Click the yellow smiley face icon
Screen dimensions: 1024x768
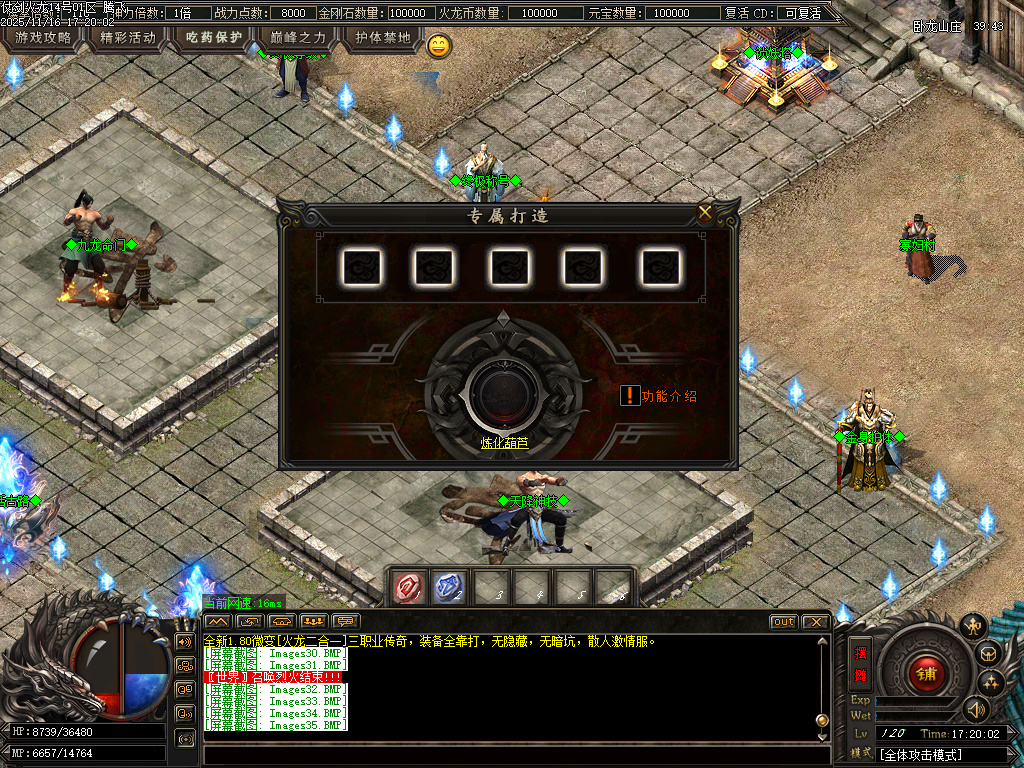(x=439, y=45)
